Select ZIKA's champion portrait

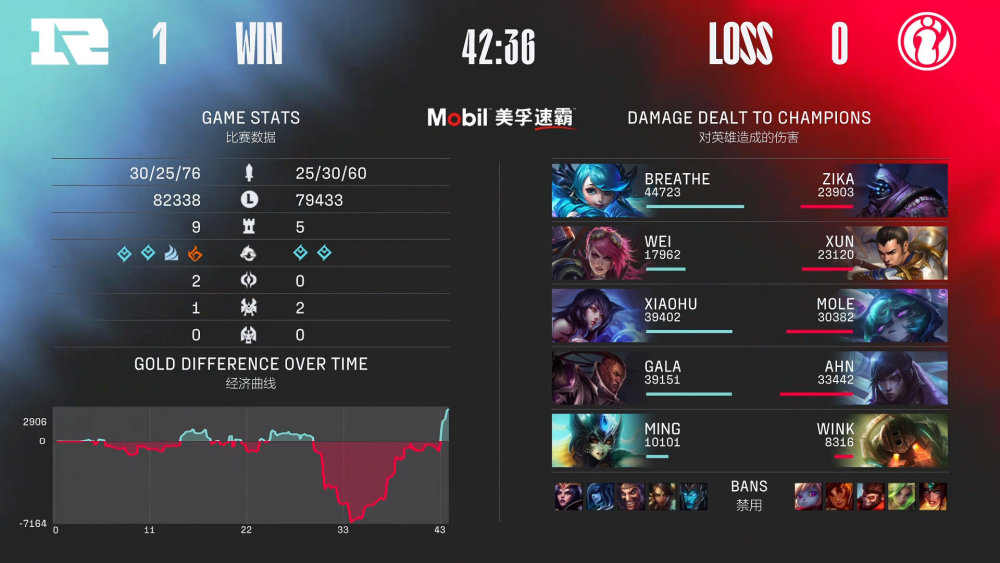coord(902,191)
